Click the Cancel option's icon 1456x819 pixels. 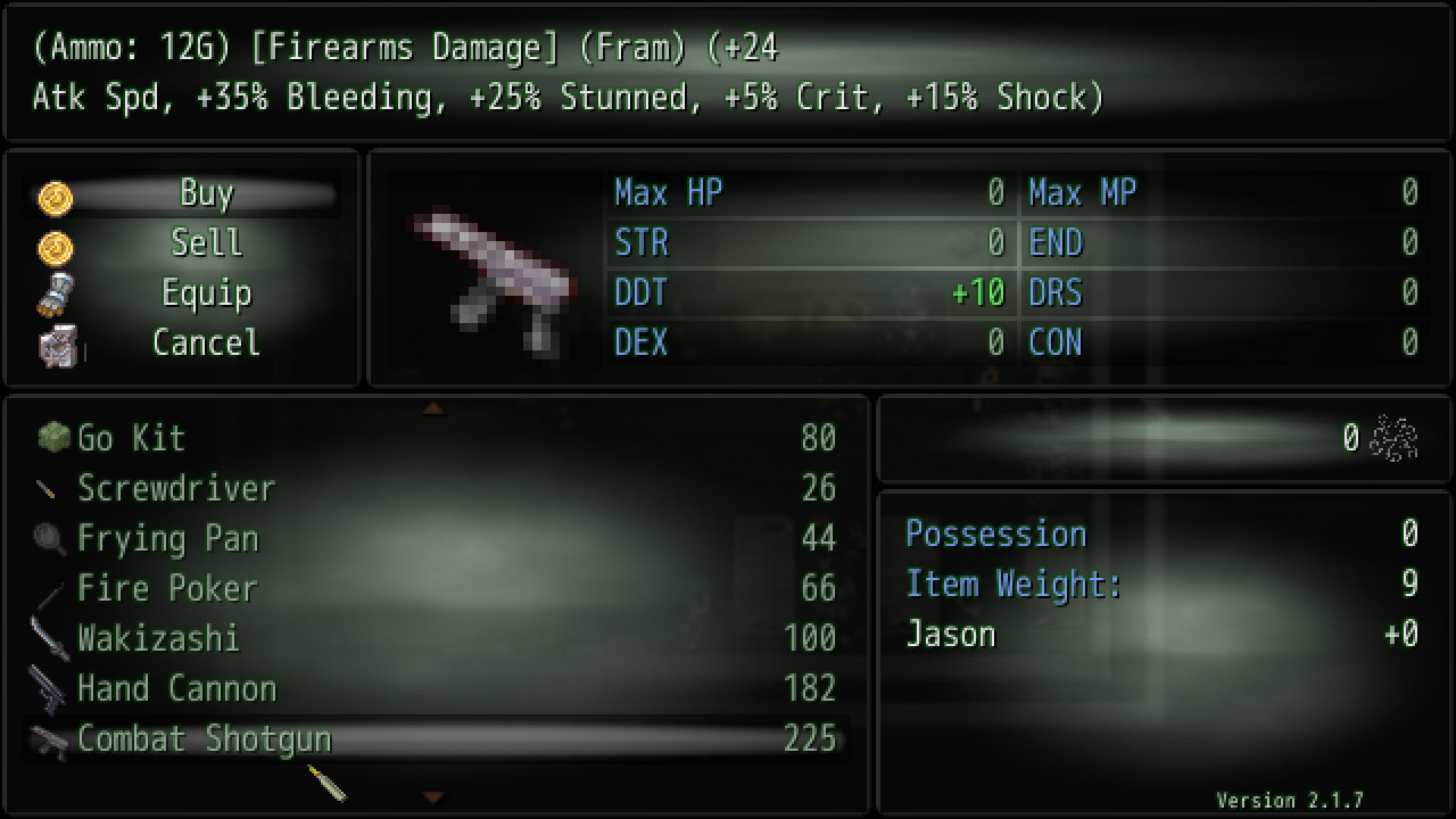tap(59, 344)
